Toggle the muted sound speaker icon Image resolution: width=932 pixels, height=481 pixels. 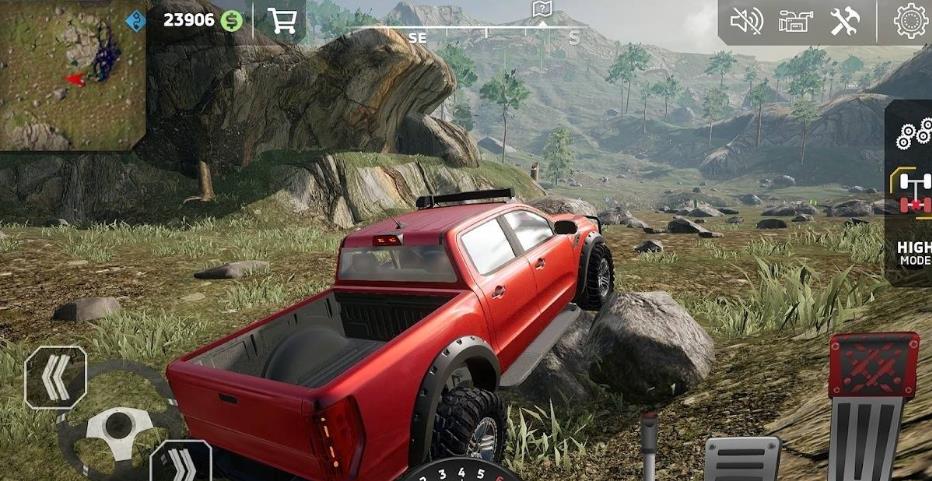point(746,21)
